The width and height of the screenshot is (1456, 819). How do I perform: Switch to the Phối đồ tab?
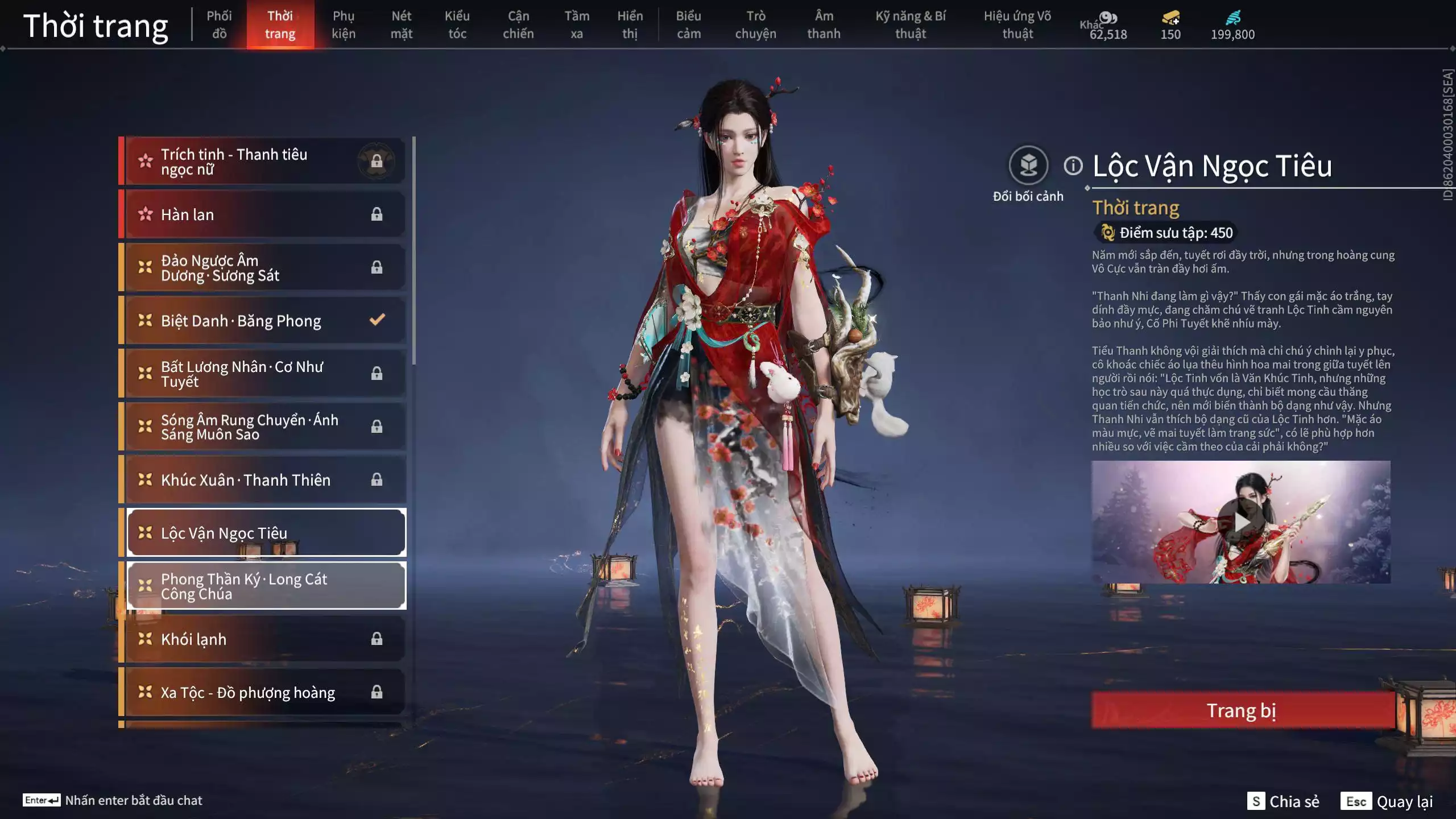(219, 24)
